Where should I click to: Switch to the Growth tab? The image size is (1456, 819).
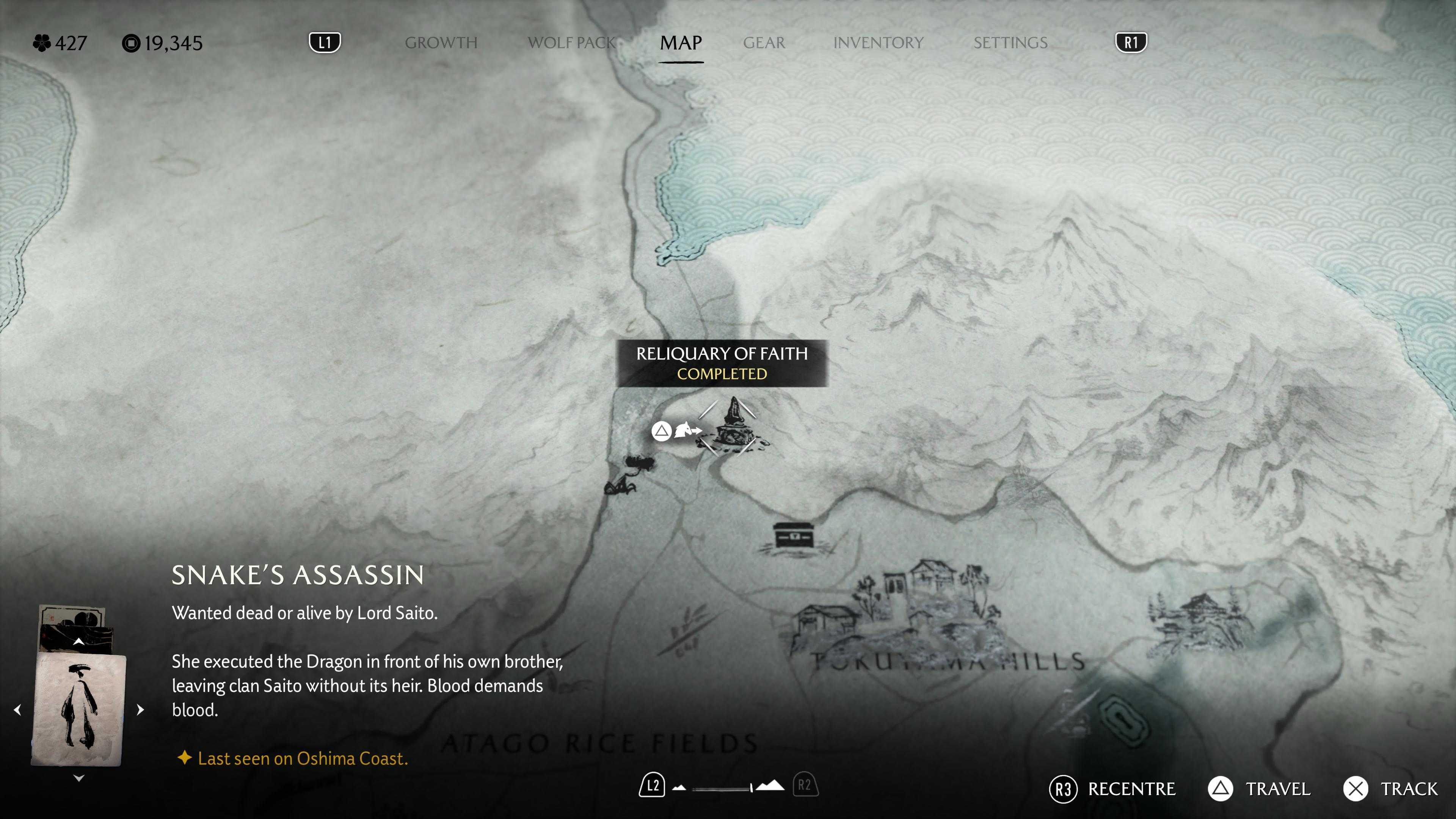point(441,43)
